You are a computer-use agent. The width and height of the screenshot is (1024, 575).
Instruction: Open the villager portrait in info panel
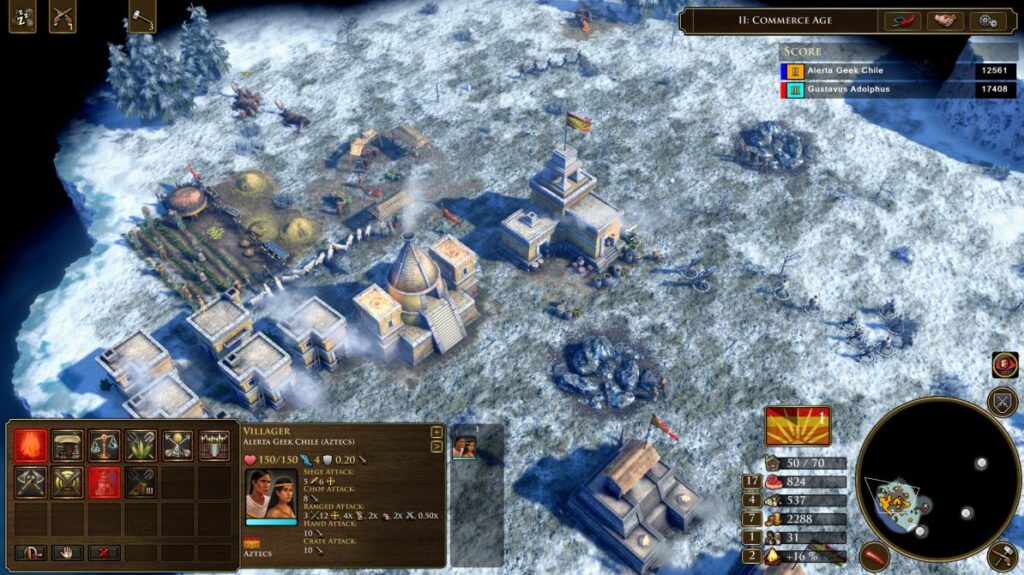tap(271, 493)
